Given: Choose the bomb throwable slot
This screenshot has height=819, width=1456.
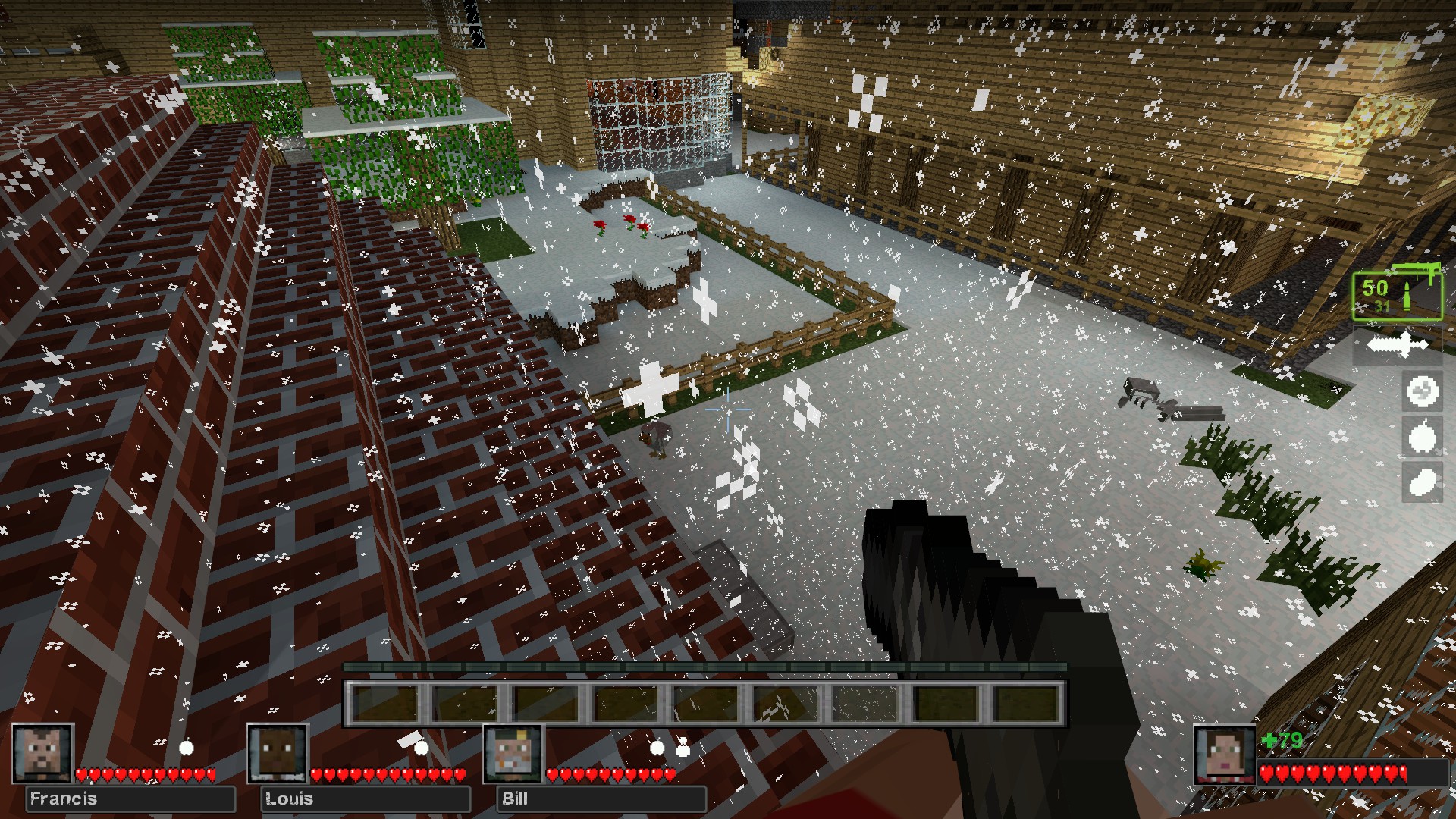Looking at the screenshot, I should pos(1422,438).
